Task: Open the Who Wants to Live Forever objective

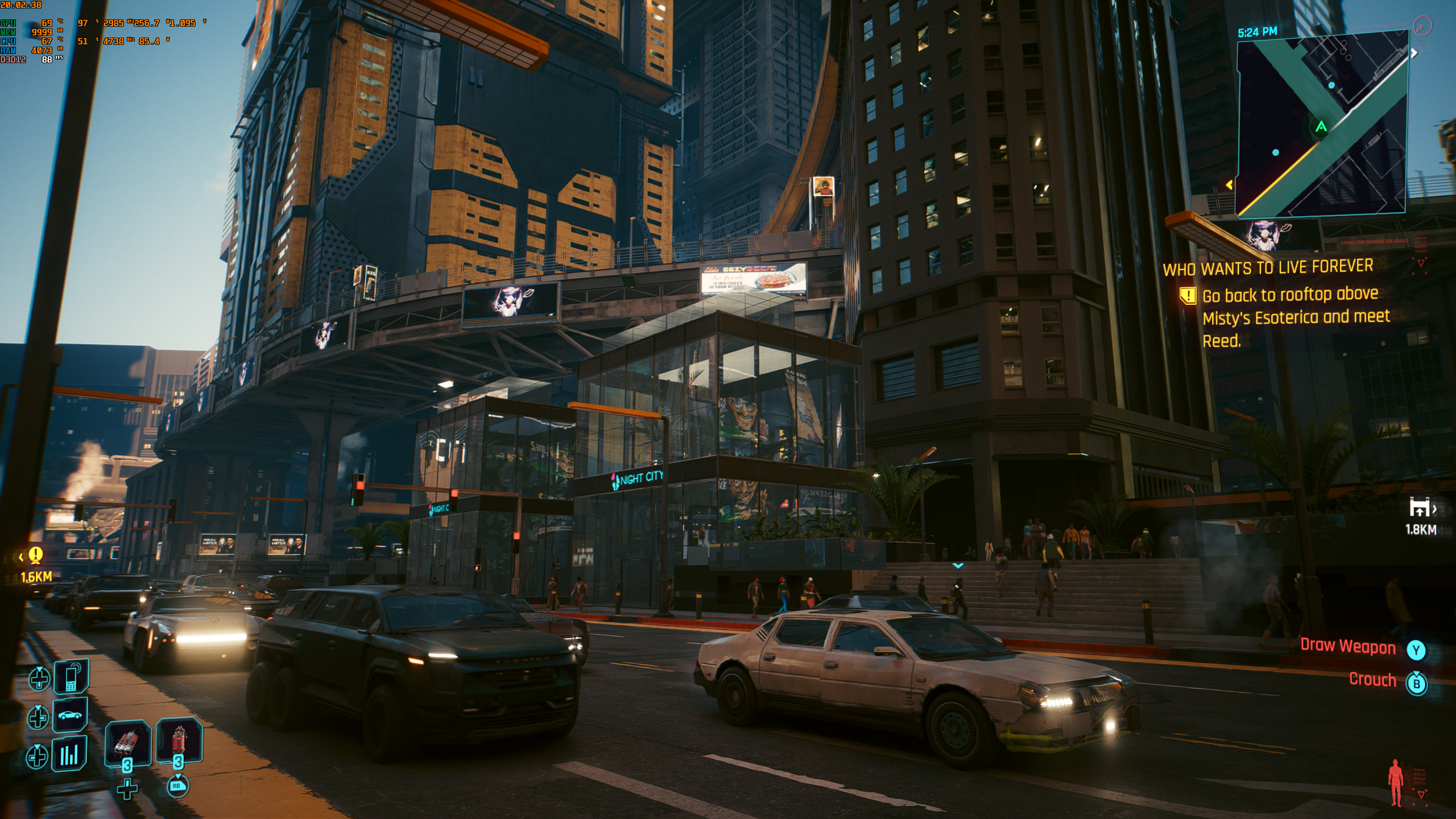Action: coord(1268,267)
